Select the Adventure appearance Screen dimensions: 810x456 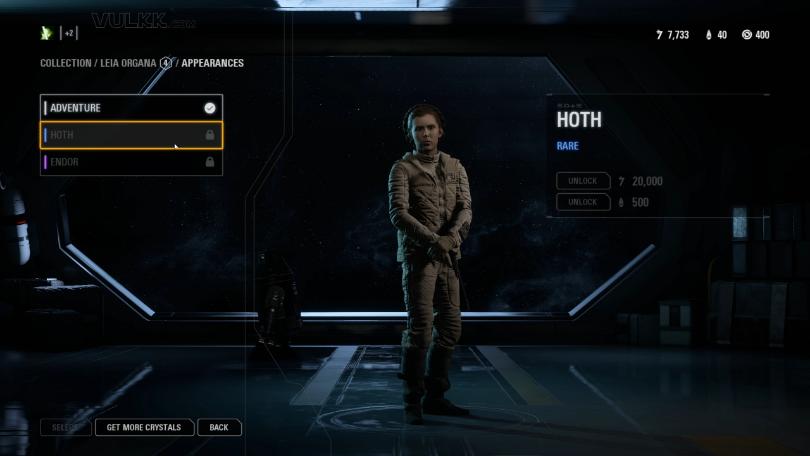pyautogui.click(x=130, y=108)
